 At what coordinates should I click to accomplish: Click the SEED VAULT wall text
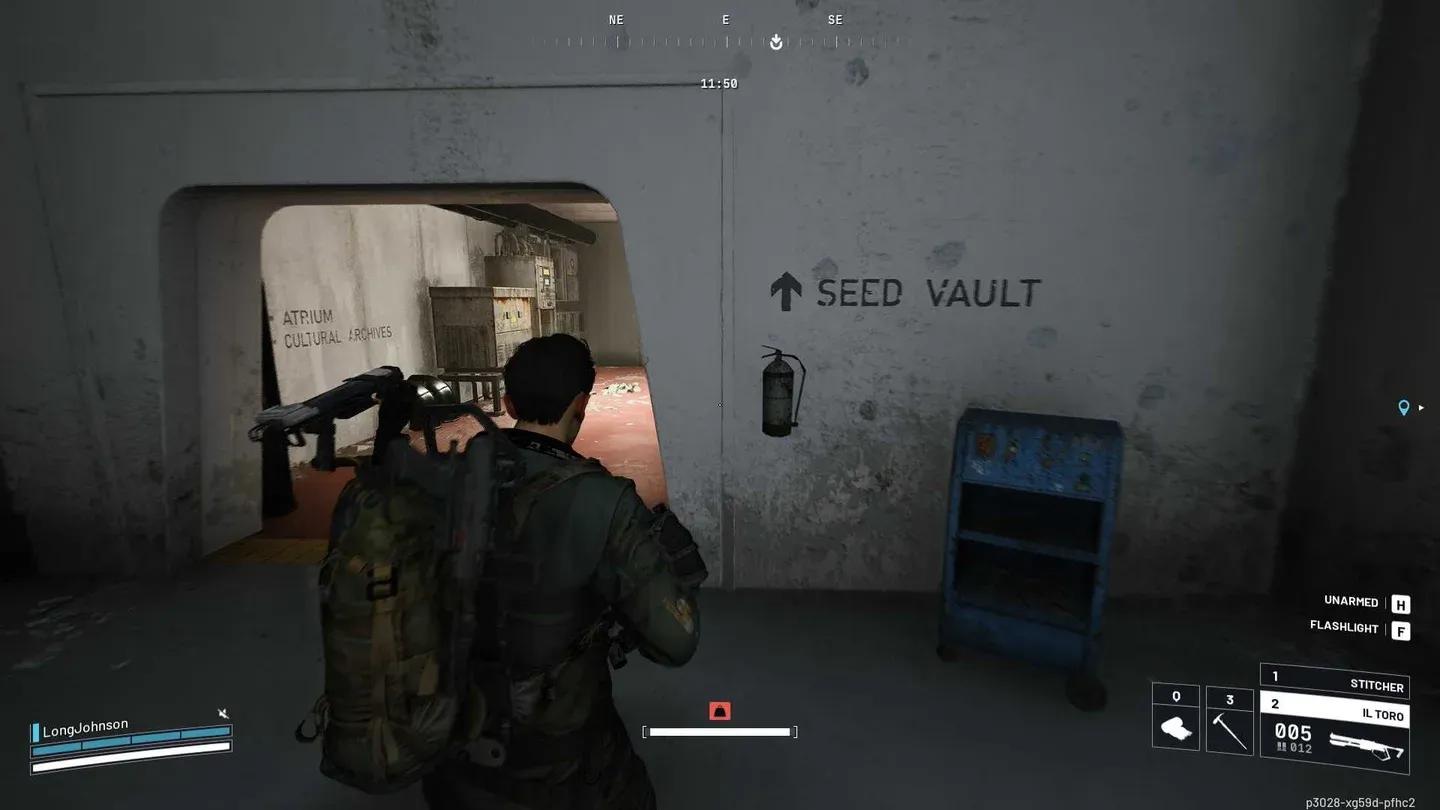[925, 293]
